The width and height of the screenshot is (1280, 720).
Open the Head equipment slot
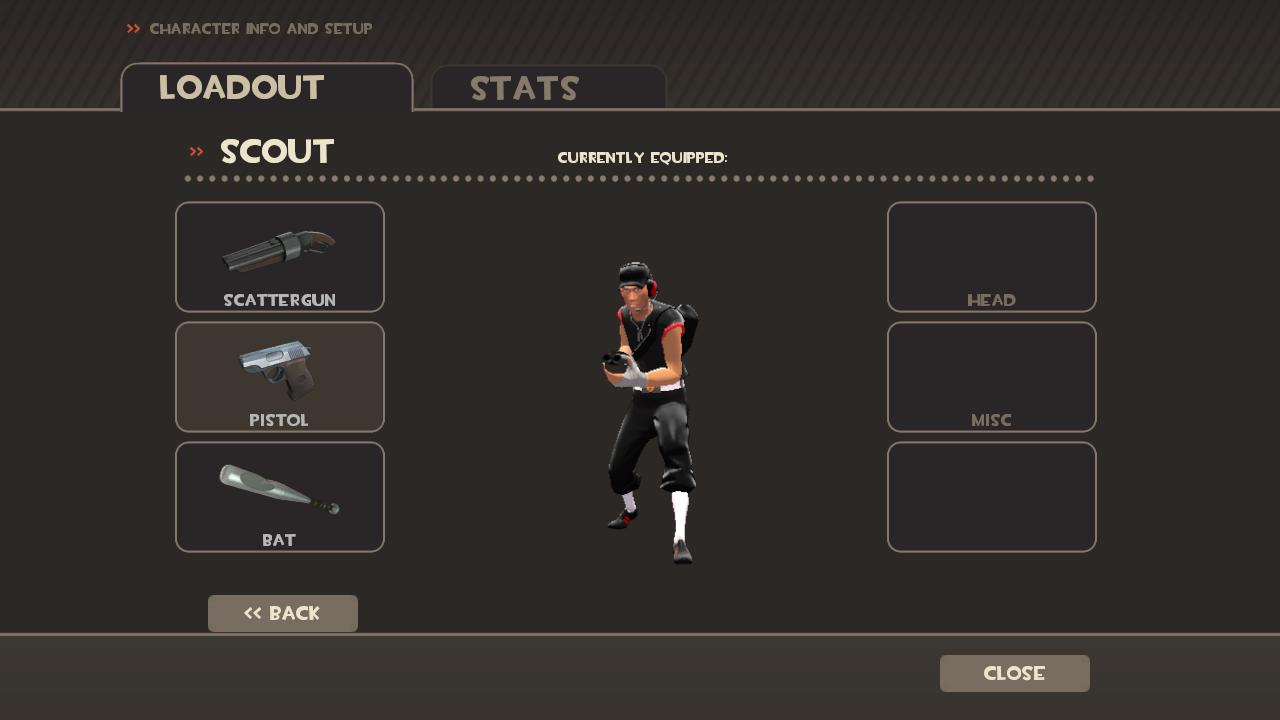click(991, 256)
